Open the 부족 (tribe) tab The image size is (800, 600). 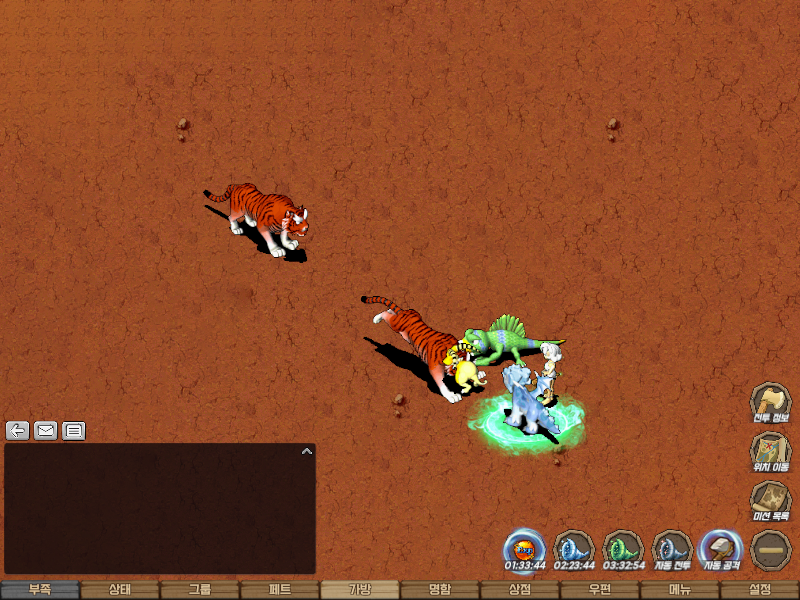tap(40, 590)
